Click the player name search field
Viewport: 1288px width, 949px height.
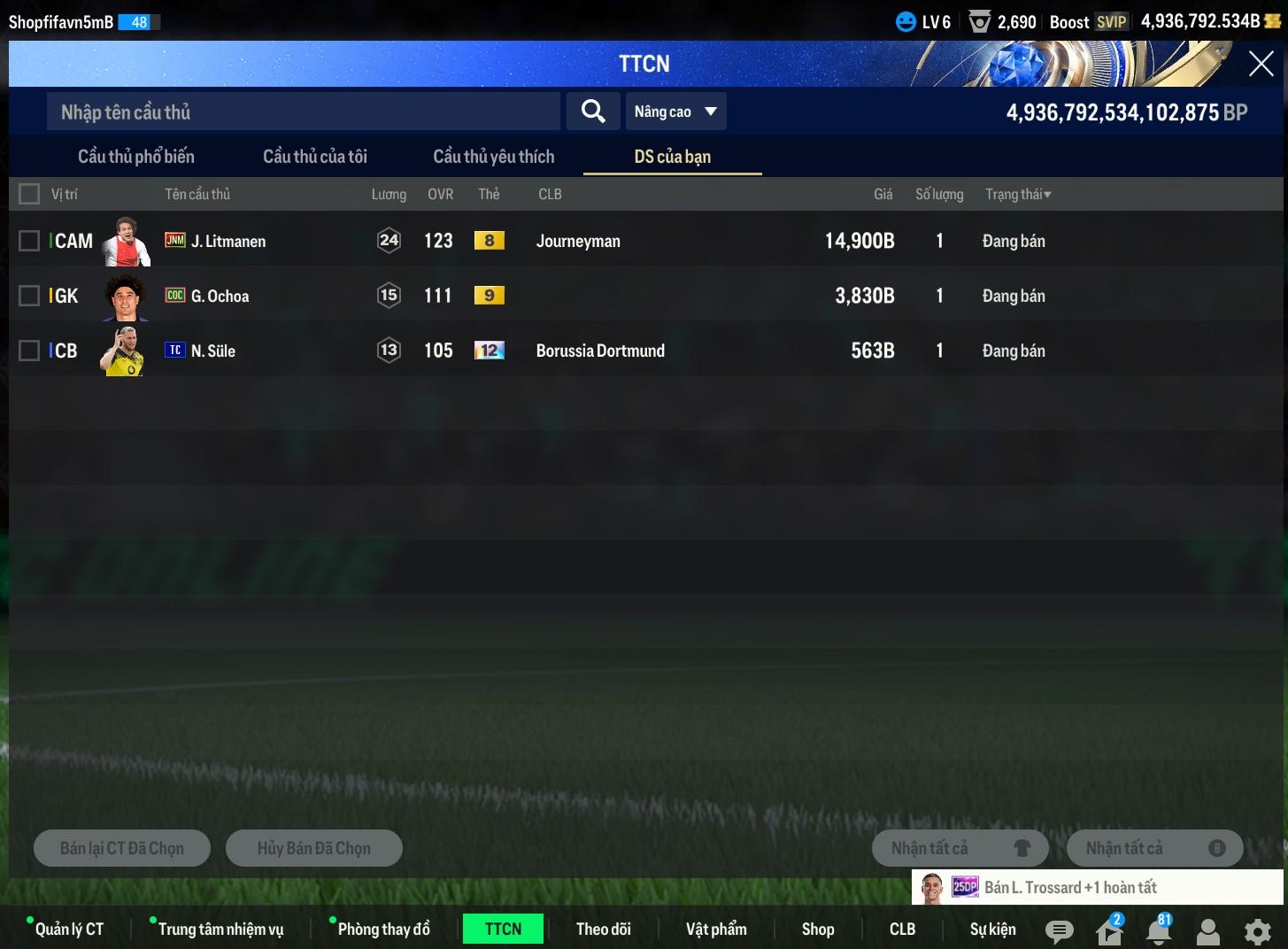point(303,112)
